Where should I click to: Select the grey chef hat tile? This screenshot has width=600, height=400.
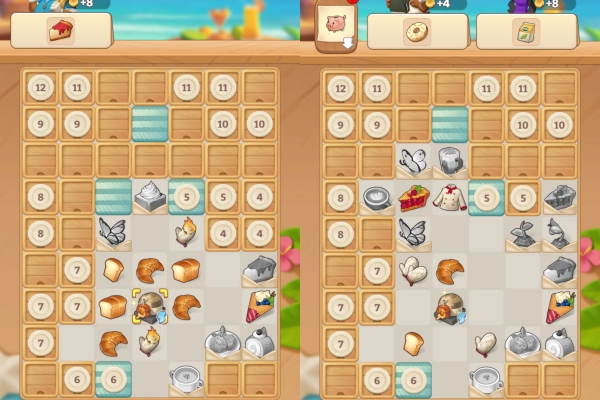450,160
